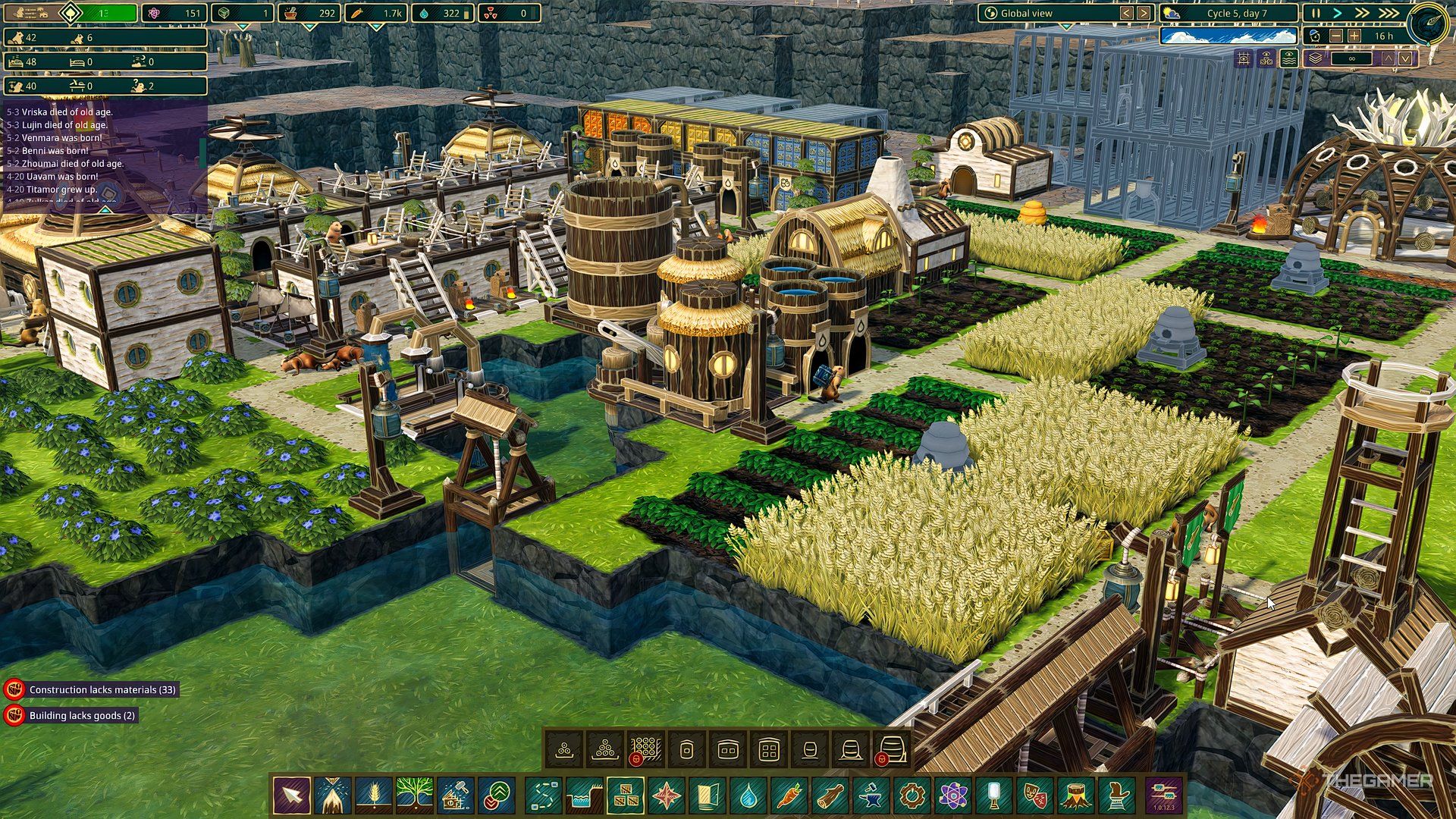Lower the visible layer with down arrow
The image size is (1456, 819).
click(x=1406, y=58)
